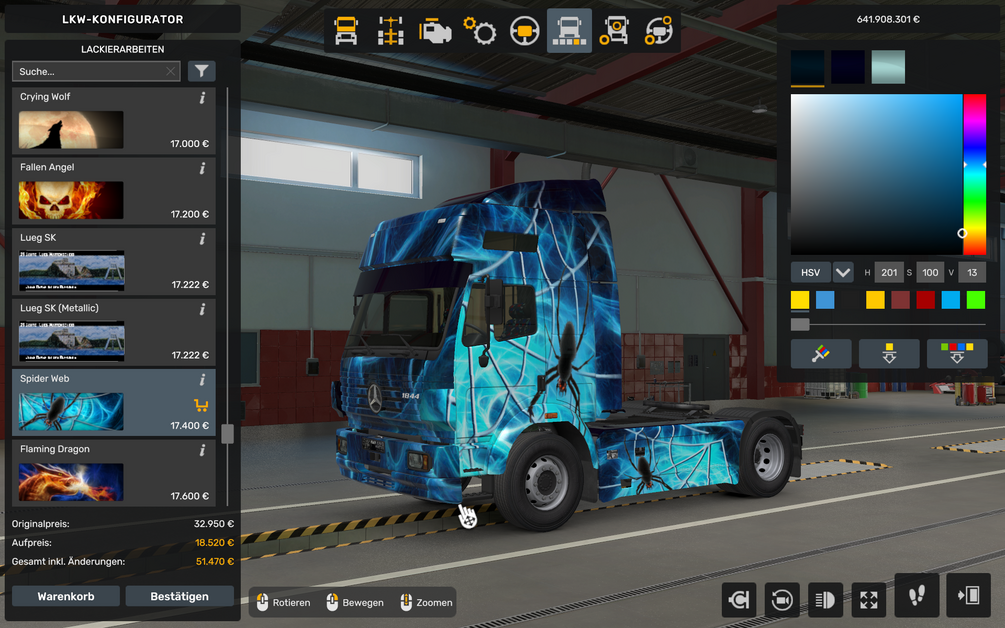
Task: Pick the yellow swatch beside the blue one
Action: click(800, 300)
